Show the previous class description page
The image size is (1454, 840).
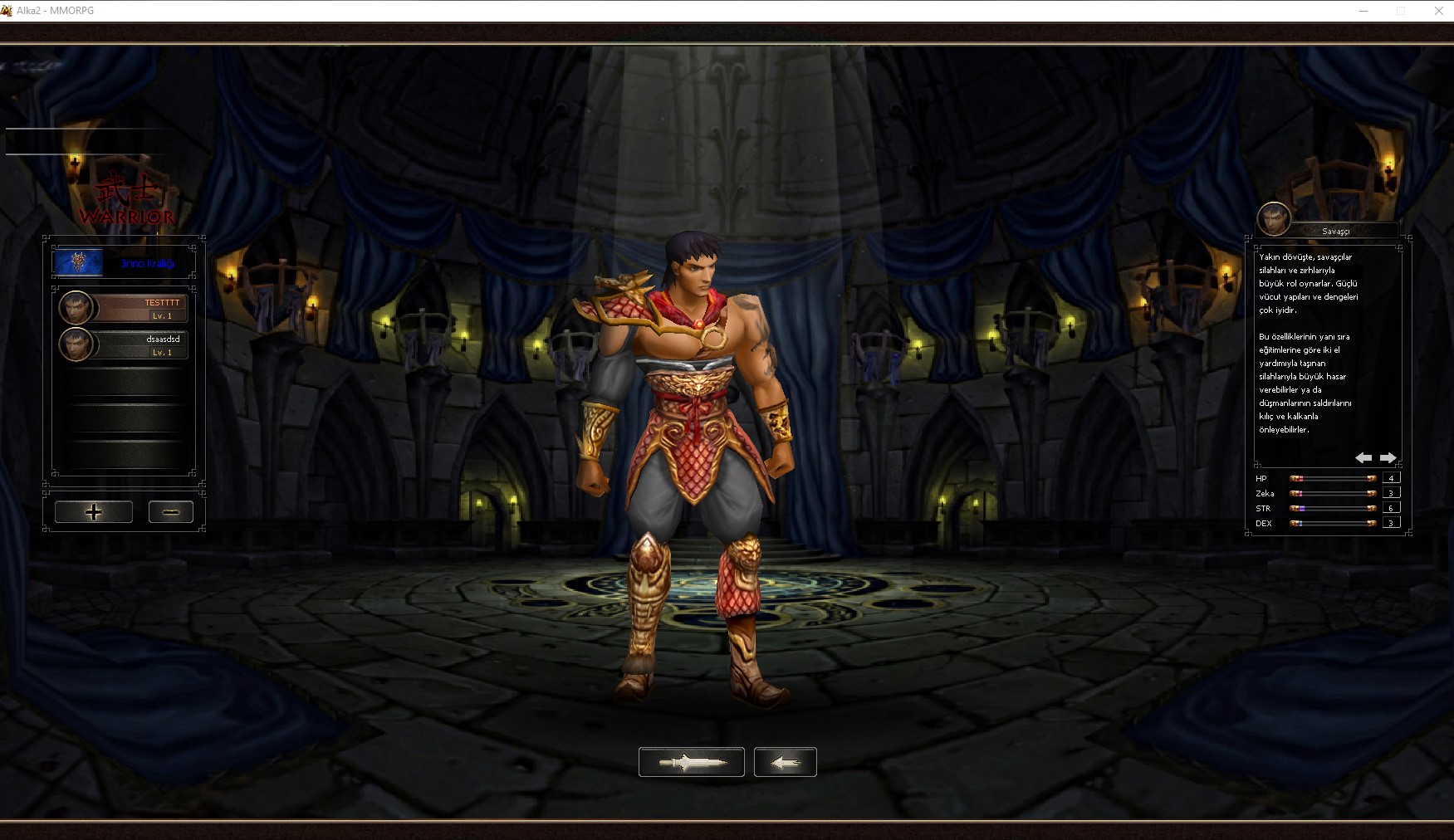click(1363, 458)
